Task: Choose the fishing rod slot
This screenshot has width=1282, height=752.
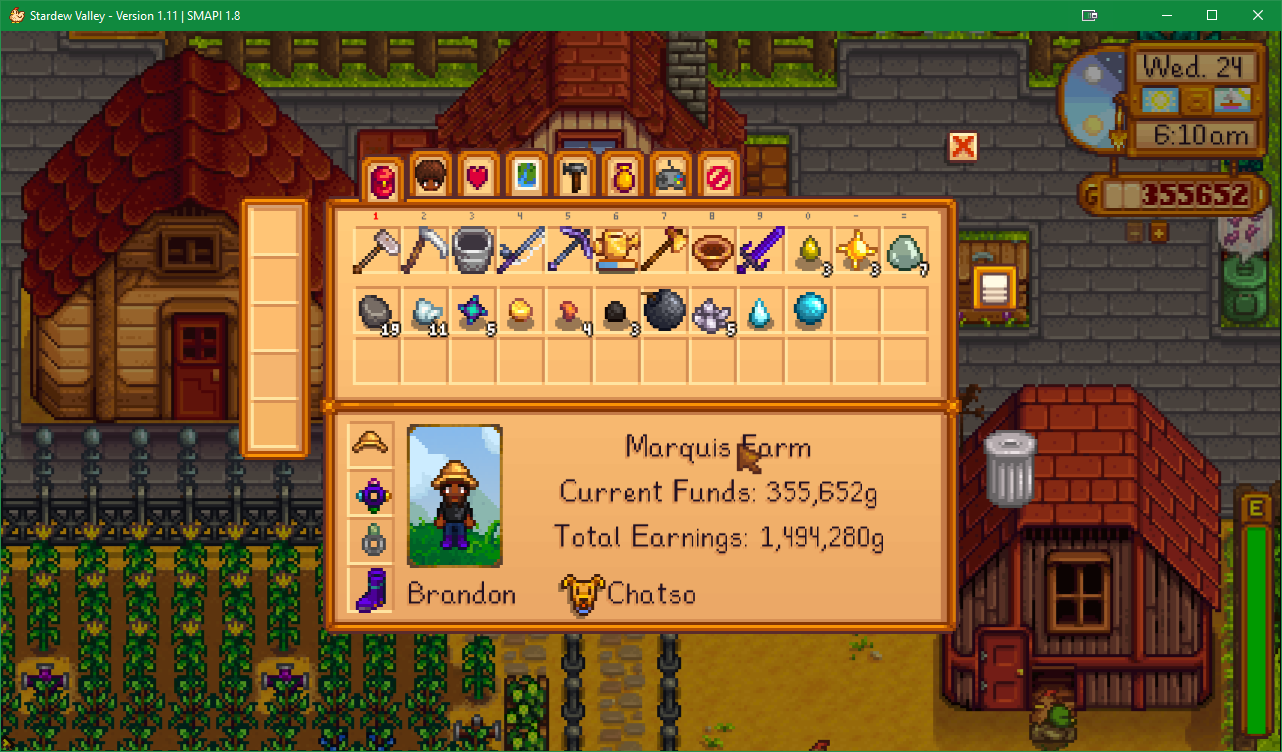Action: [x=521, y=250]
